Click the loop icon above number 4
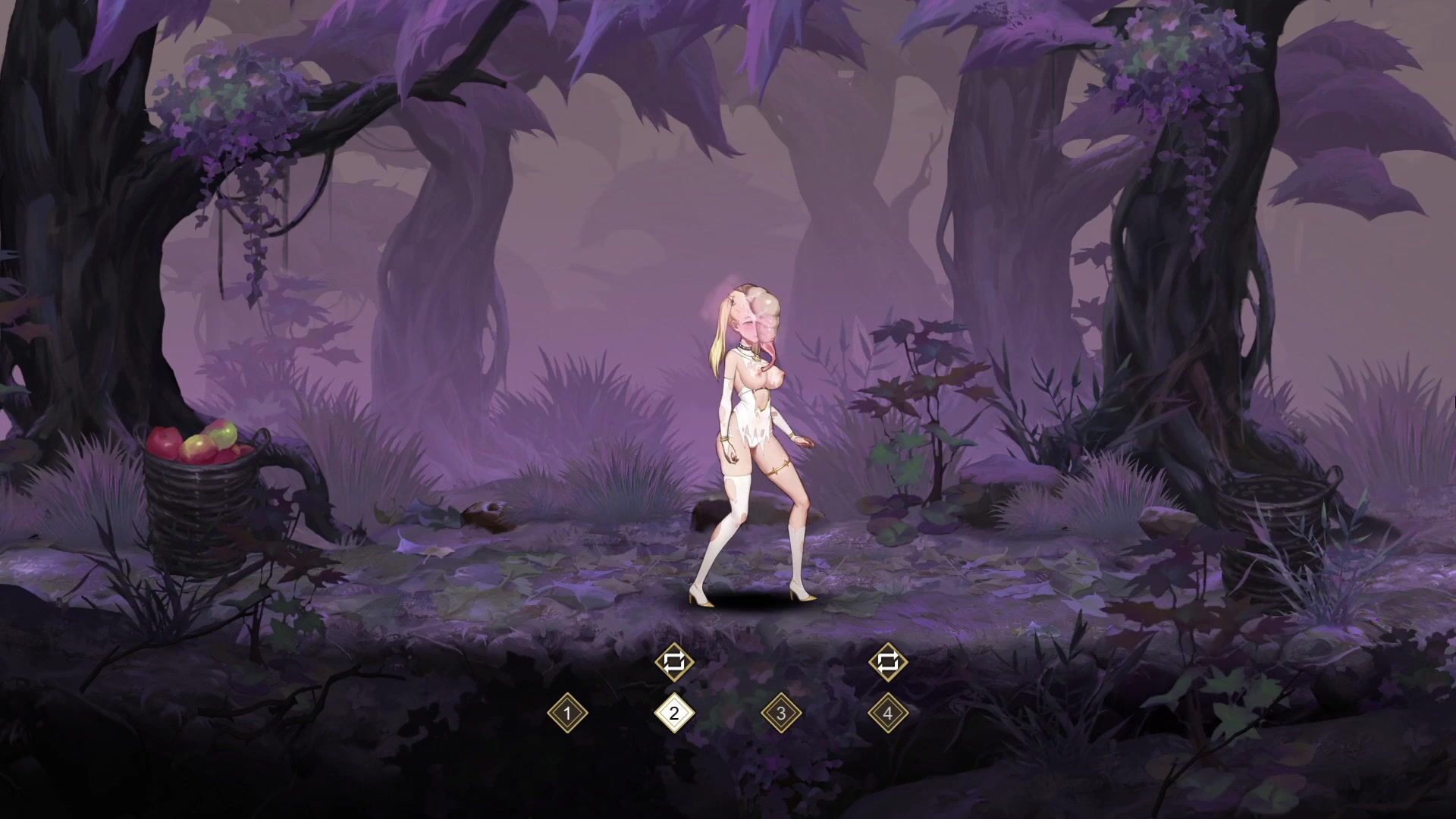The width and height of the screenshot is (1456, 819). [x=887, y=662]
